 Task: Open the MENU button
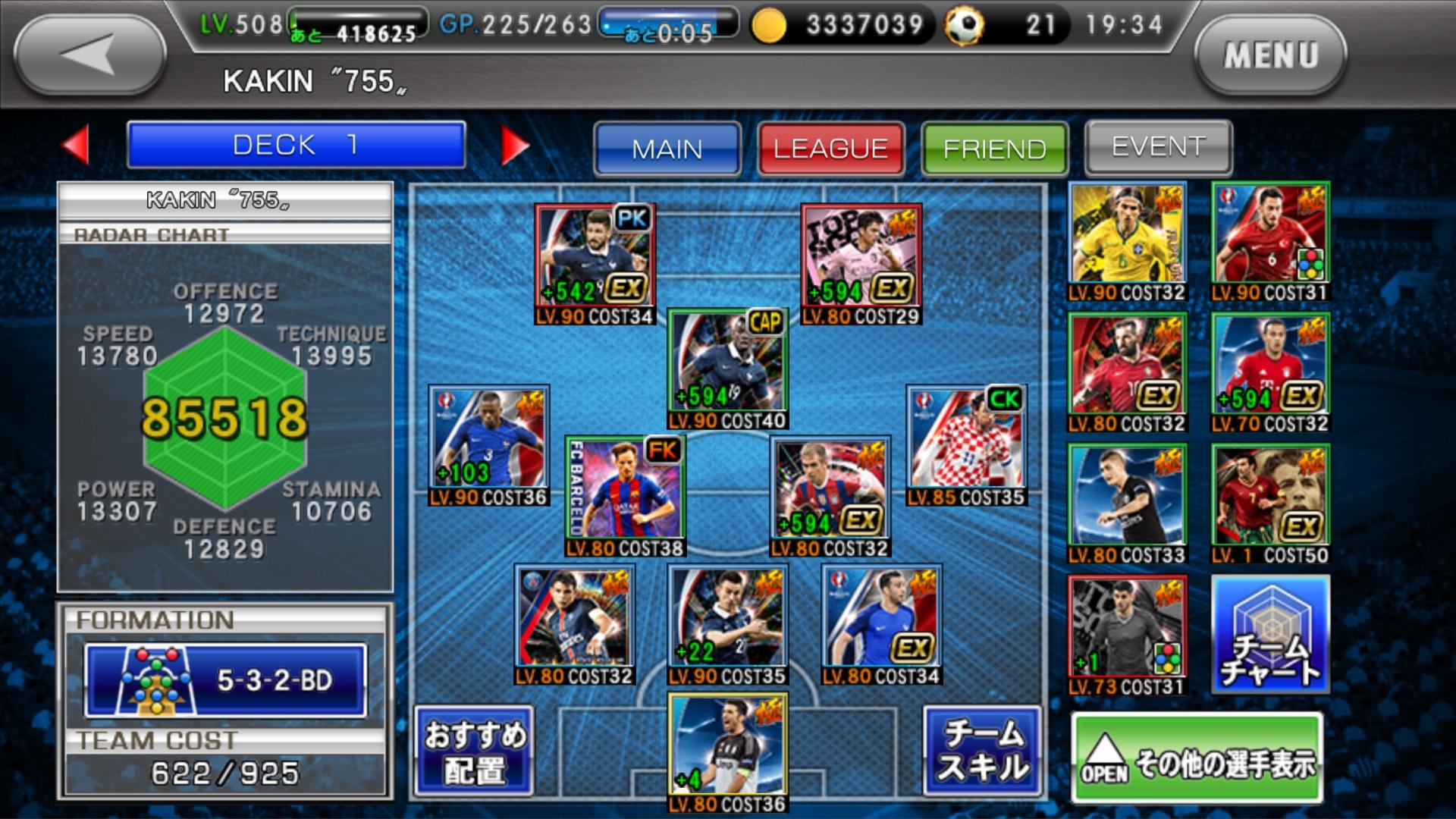click(1270, 55)
